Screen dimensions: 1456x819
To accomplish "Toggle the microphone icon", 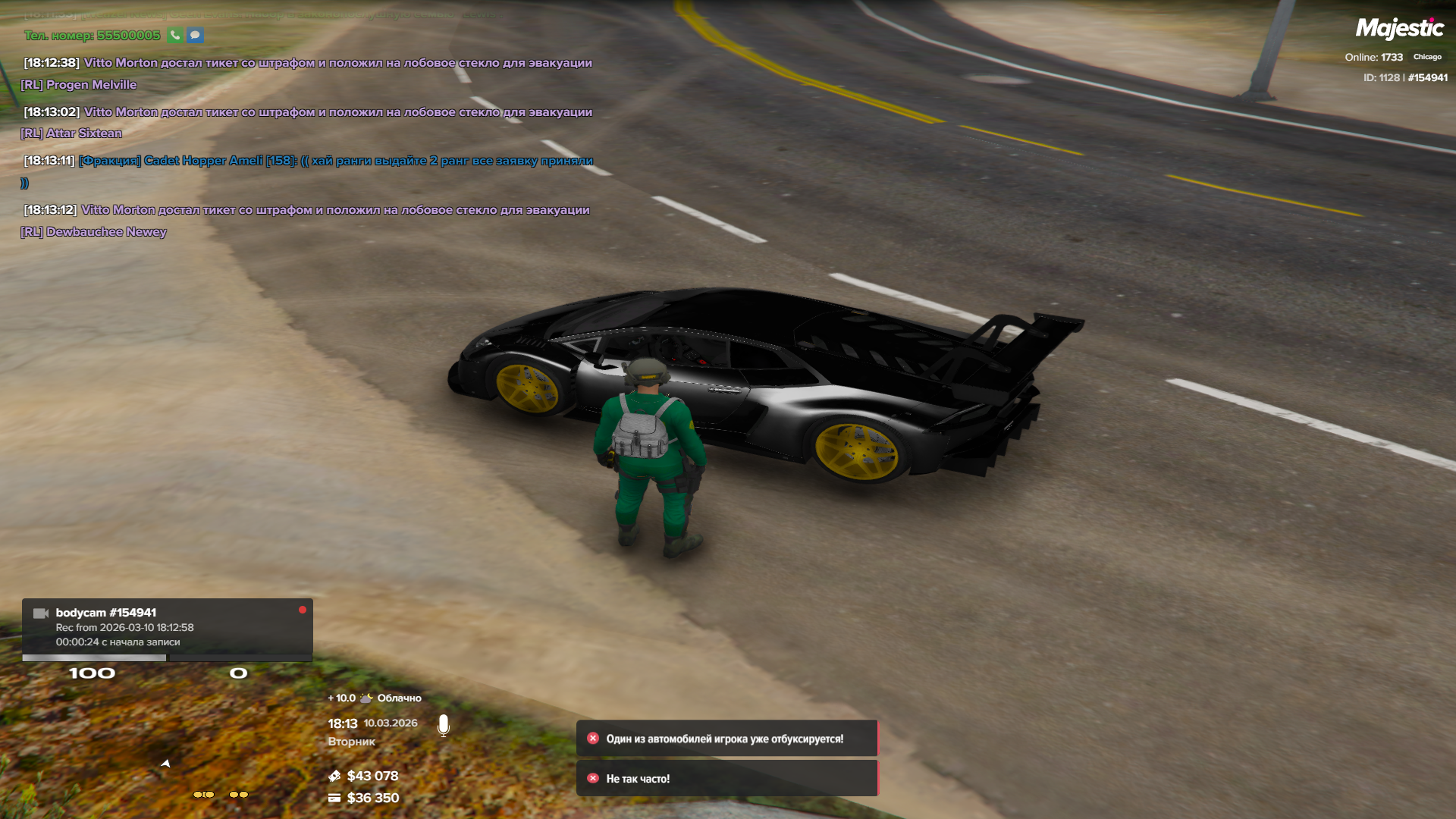I will [x=444, y=726].
